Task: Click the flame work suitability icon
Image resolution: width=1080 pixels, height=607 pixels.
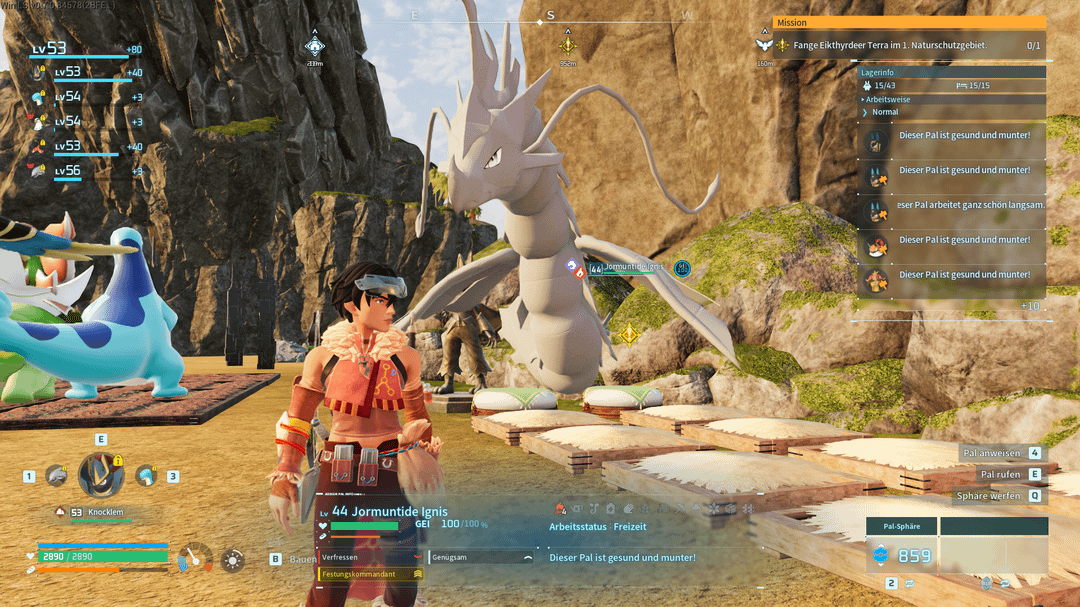Action: click(x=561, y=508)
